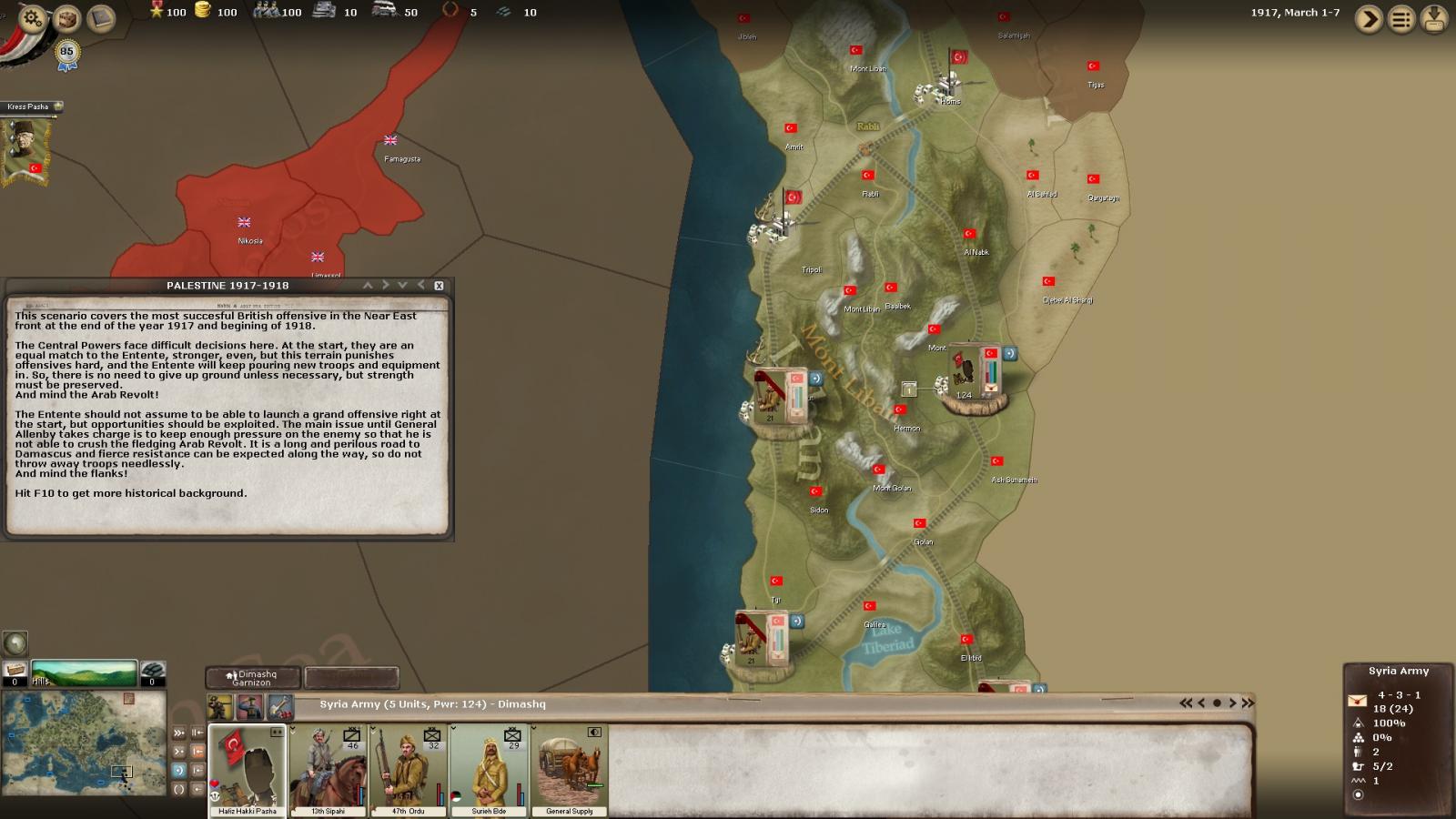Pick the Surieh Bde unit card
Viewport: 1456px width, 819px height.
point(489,770)
